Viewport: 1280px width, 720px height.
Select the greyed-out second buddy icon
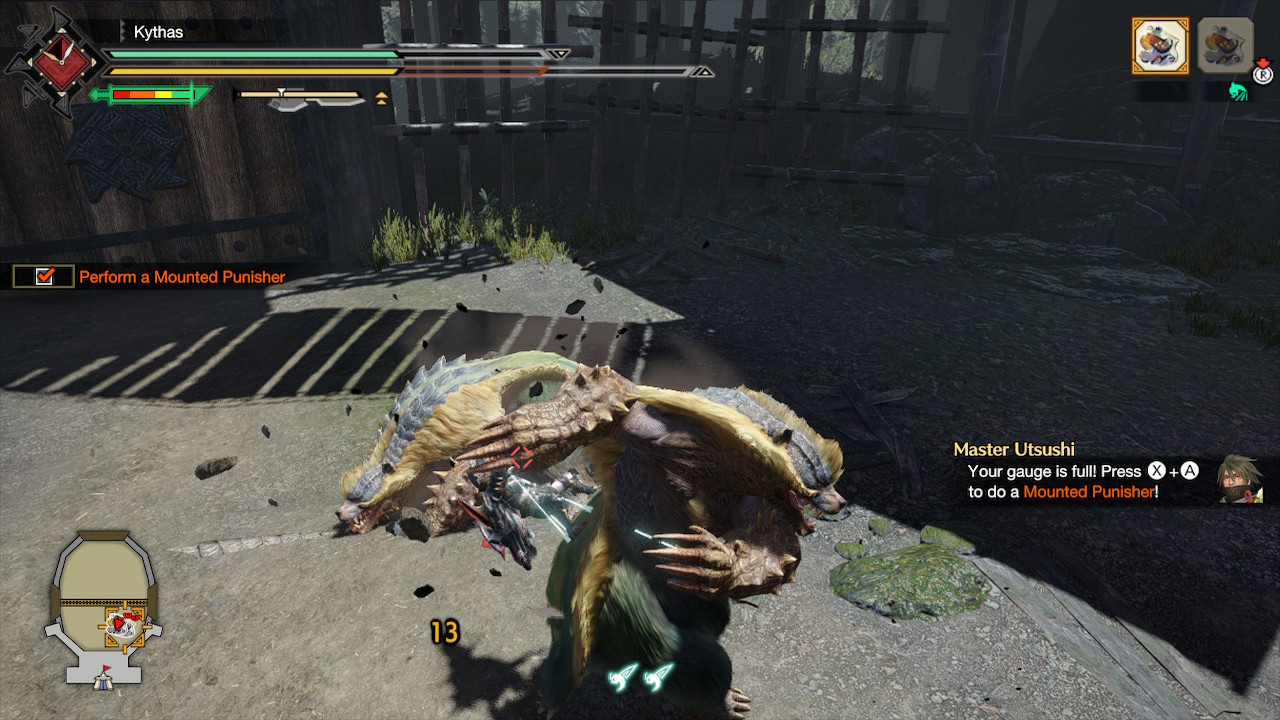click(1225, 45)
